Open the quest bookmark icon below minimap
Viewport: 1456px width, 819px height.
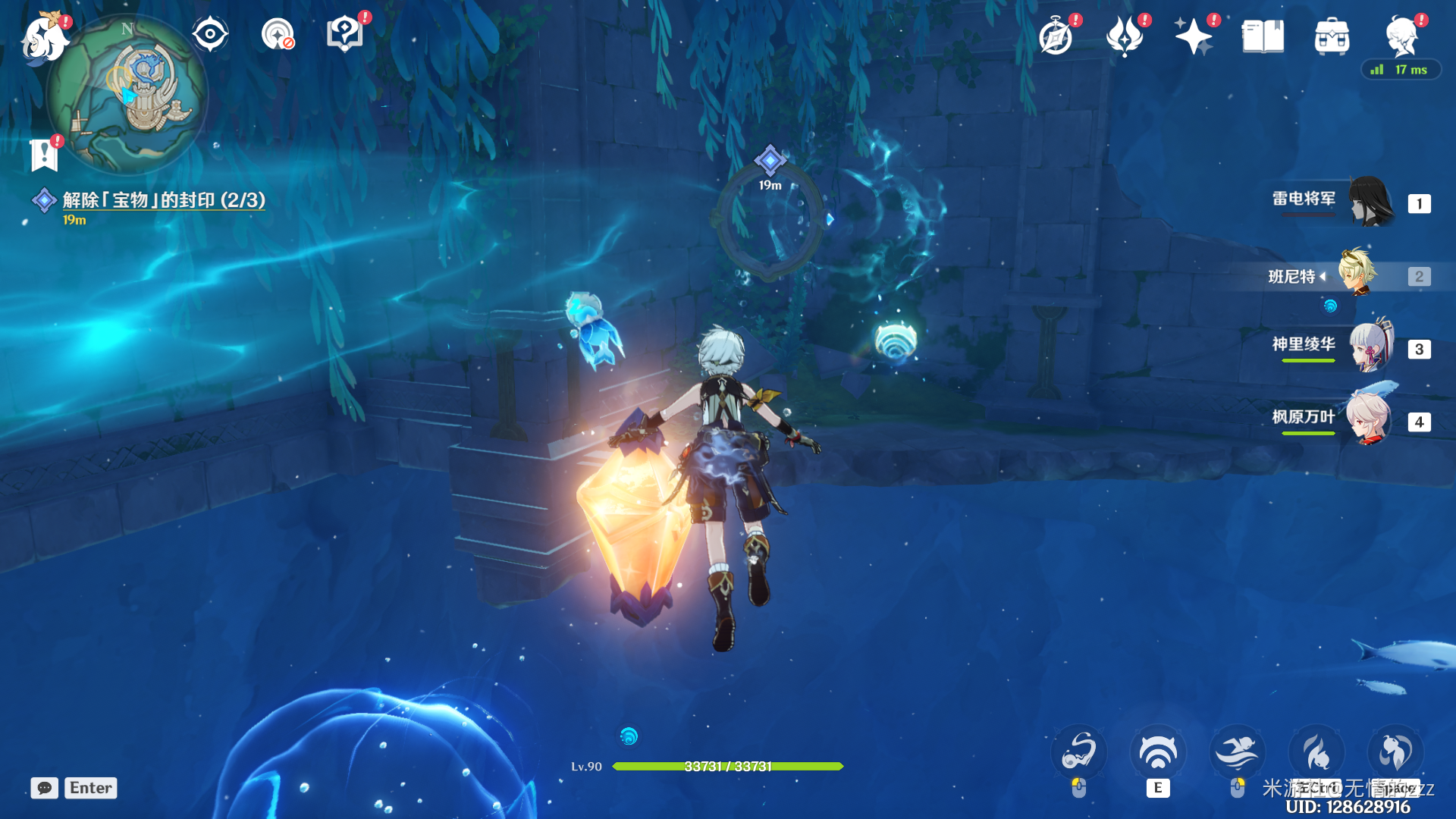[44, 155]
